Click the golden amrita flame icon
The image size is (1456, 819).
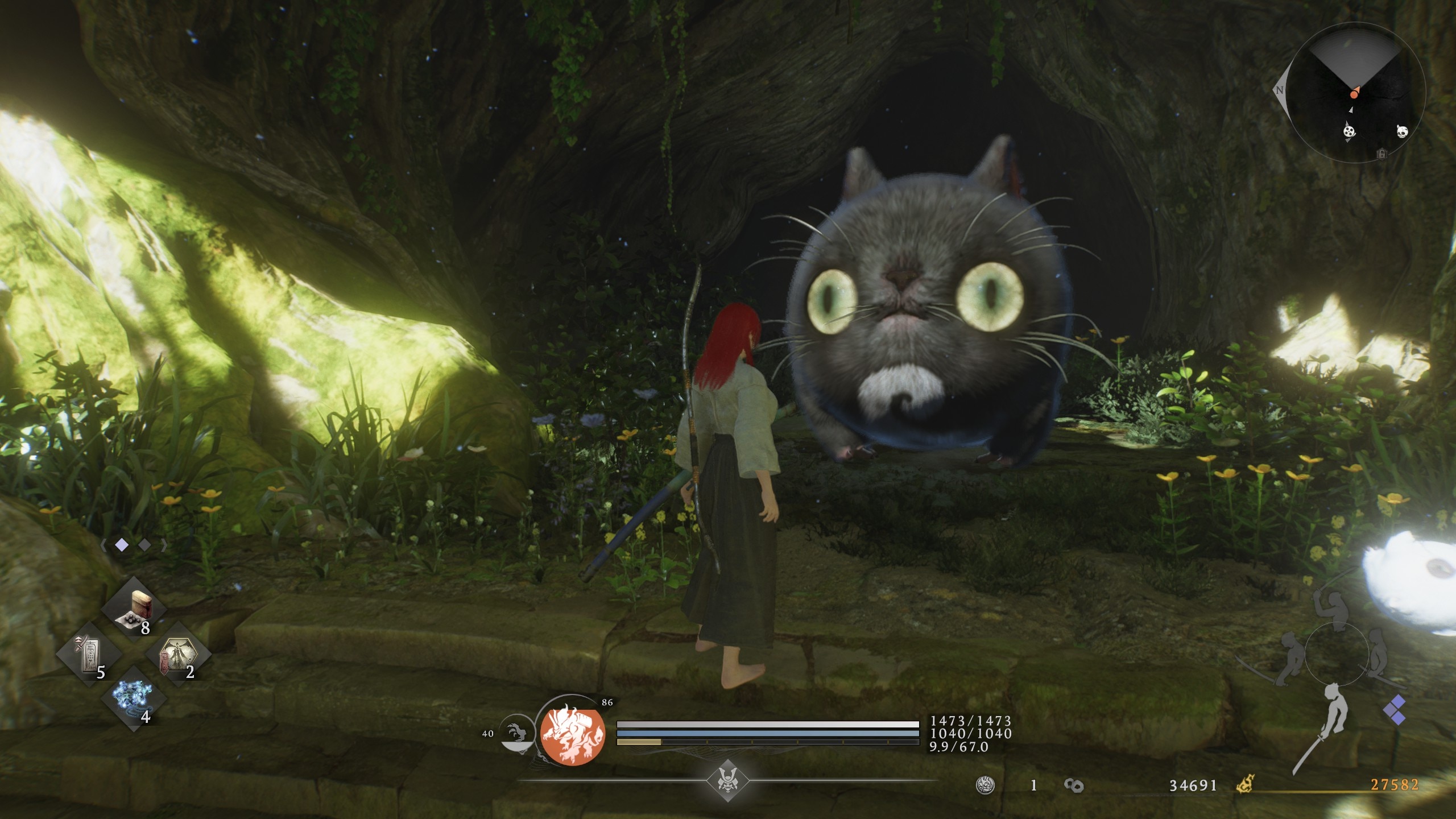point(1246,785)
